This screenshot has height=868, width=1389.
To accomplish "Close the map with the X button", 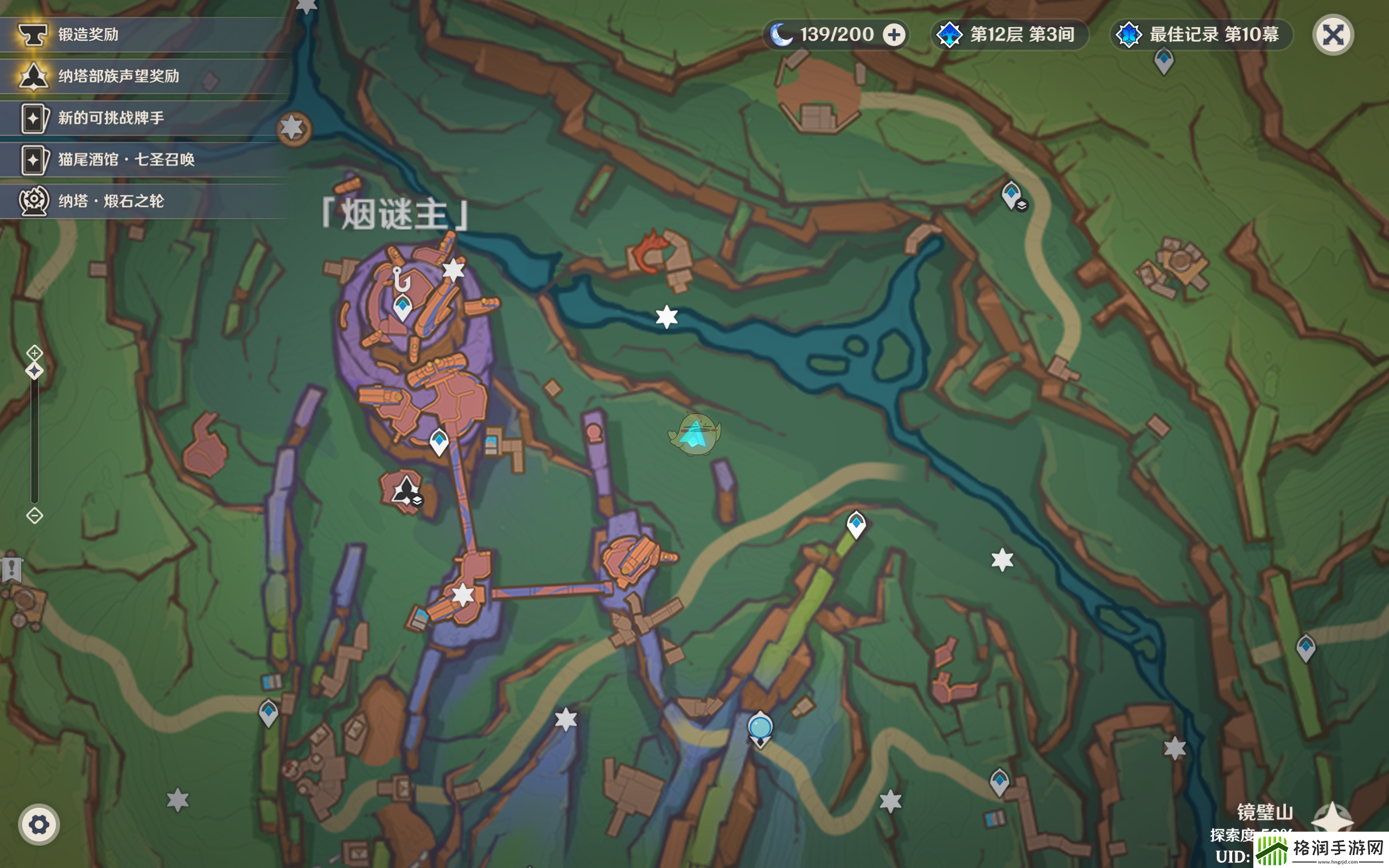I will (x=1332, y=35).
